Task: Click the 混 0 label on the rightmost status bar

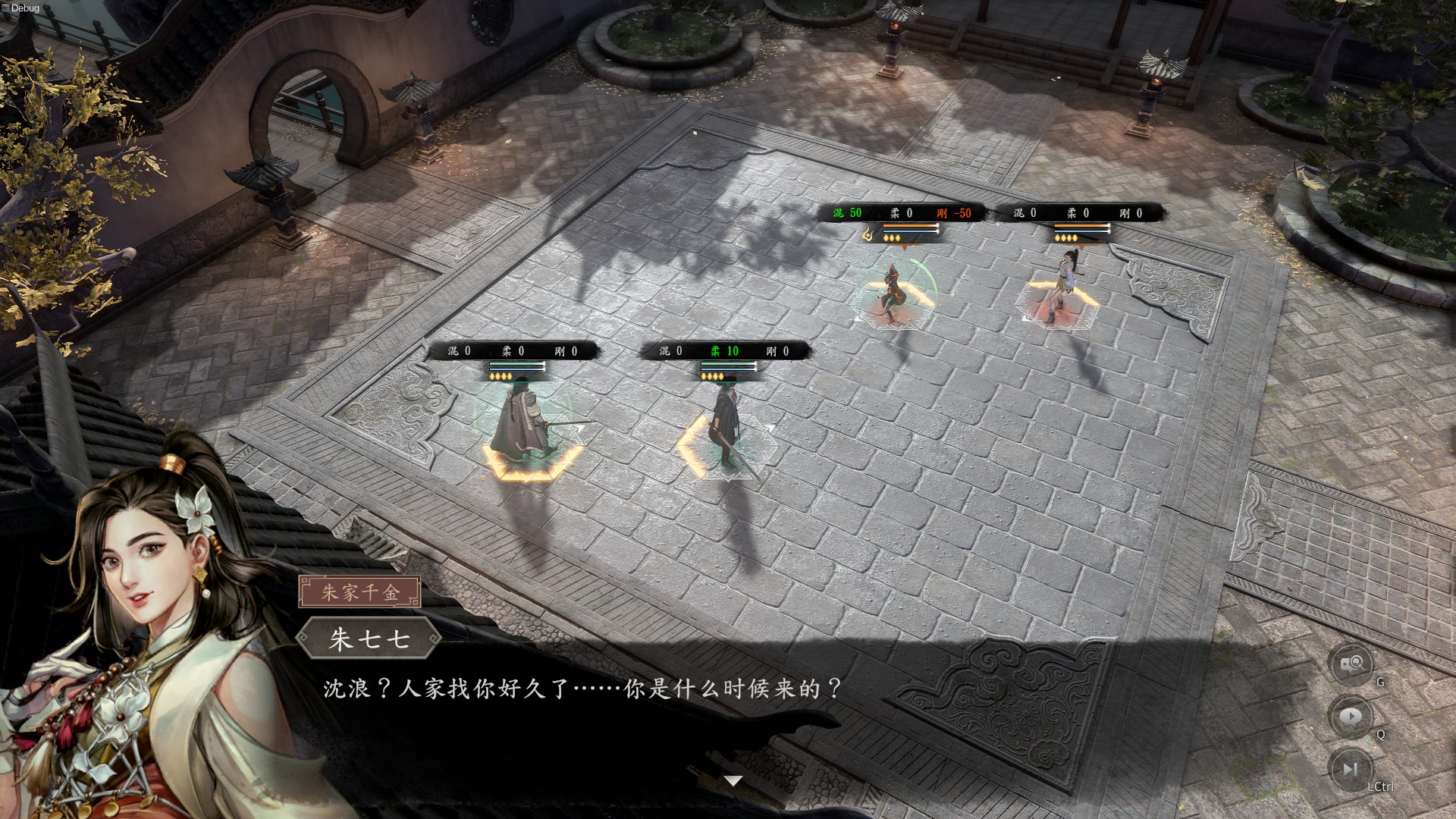Action: (1020, 213)
